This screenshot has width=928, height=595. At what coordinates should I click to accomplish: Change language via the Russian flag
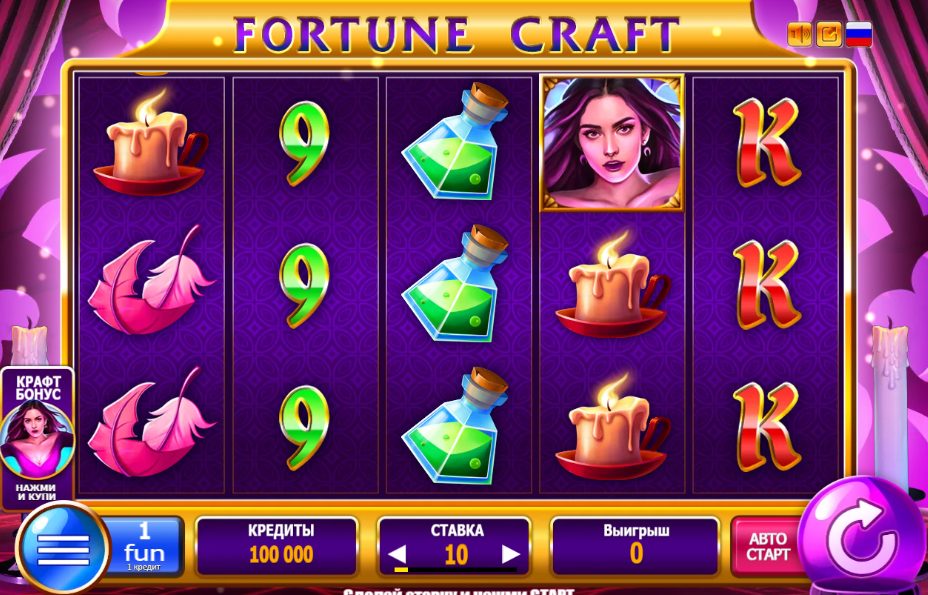point(858,34)
